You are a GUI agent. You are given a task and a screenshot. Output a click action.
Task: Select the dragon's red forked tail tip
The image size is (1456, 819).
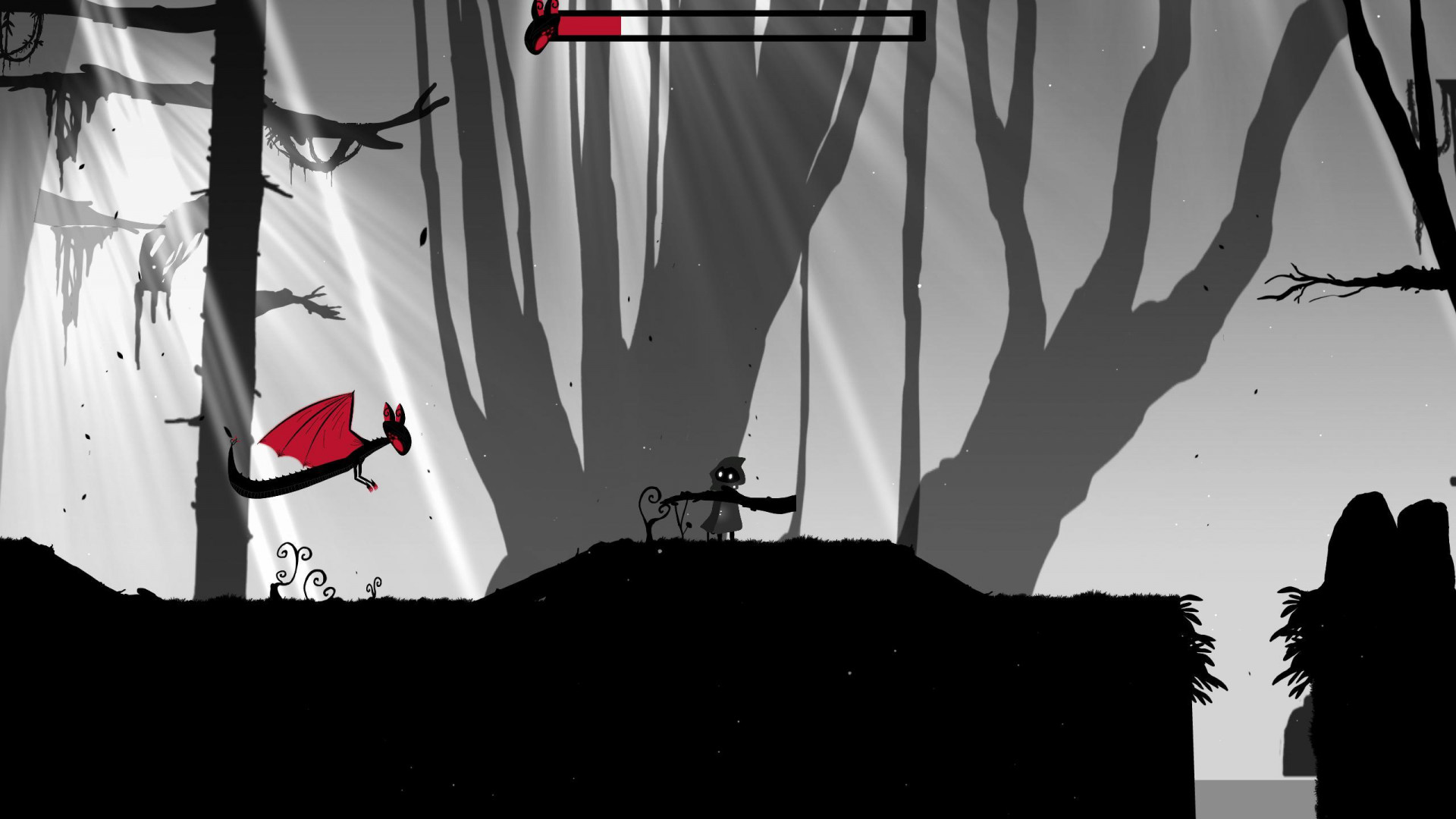[234, 438]
